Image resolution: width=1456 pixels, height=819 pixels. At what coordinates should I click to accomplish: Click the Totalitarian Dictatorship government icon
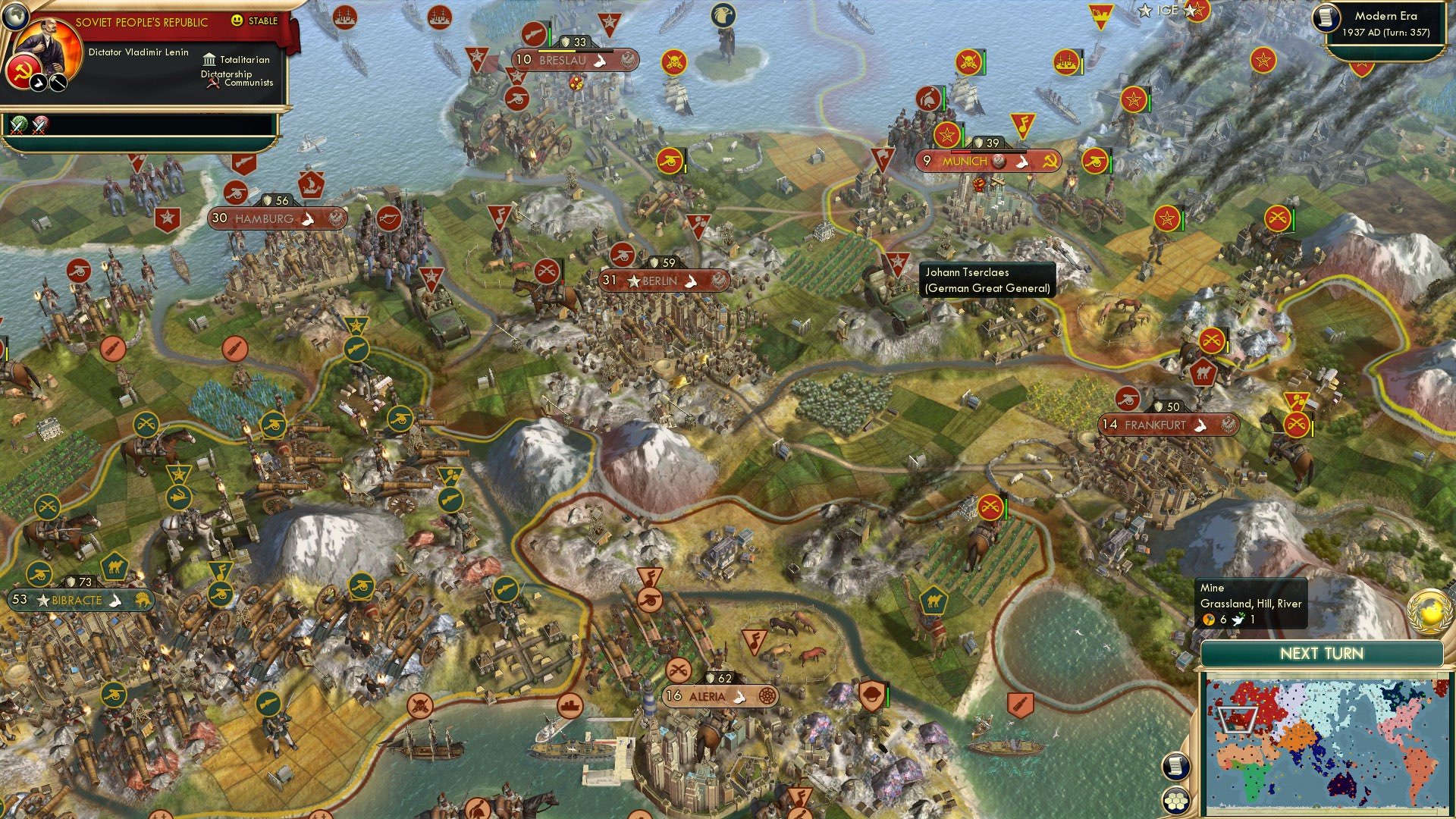(x=209, y=59)
